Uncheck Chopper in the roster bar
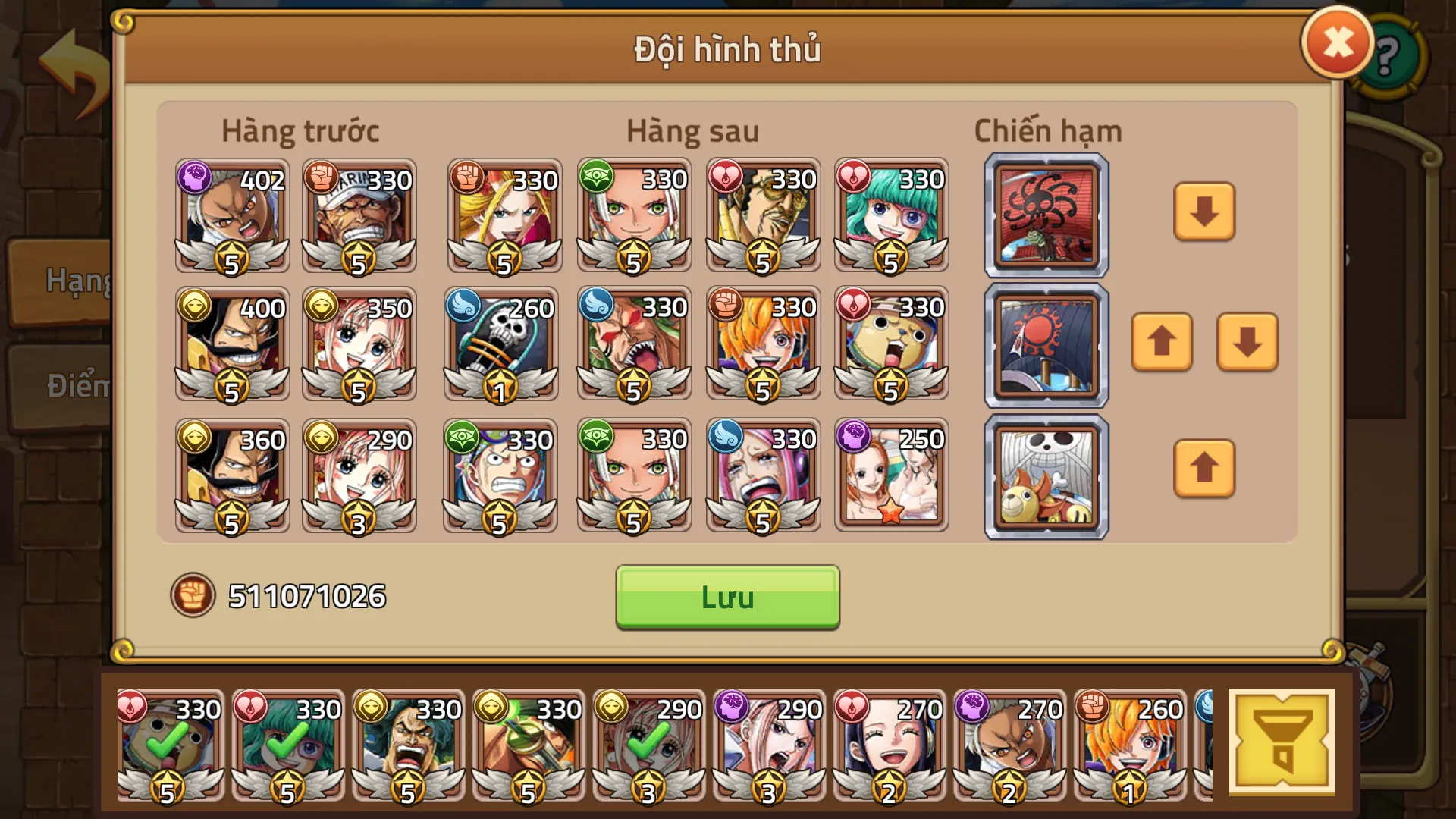The width and height of the screenshot is (1456, 819). point(168,747)
